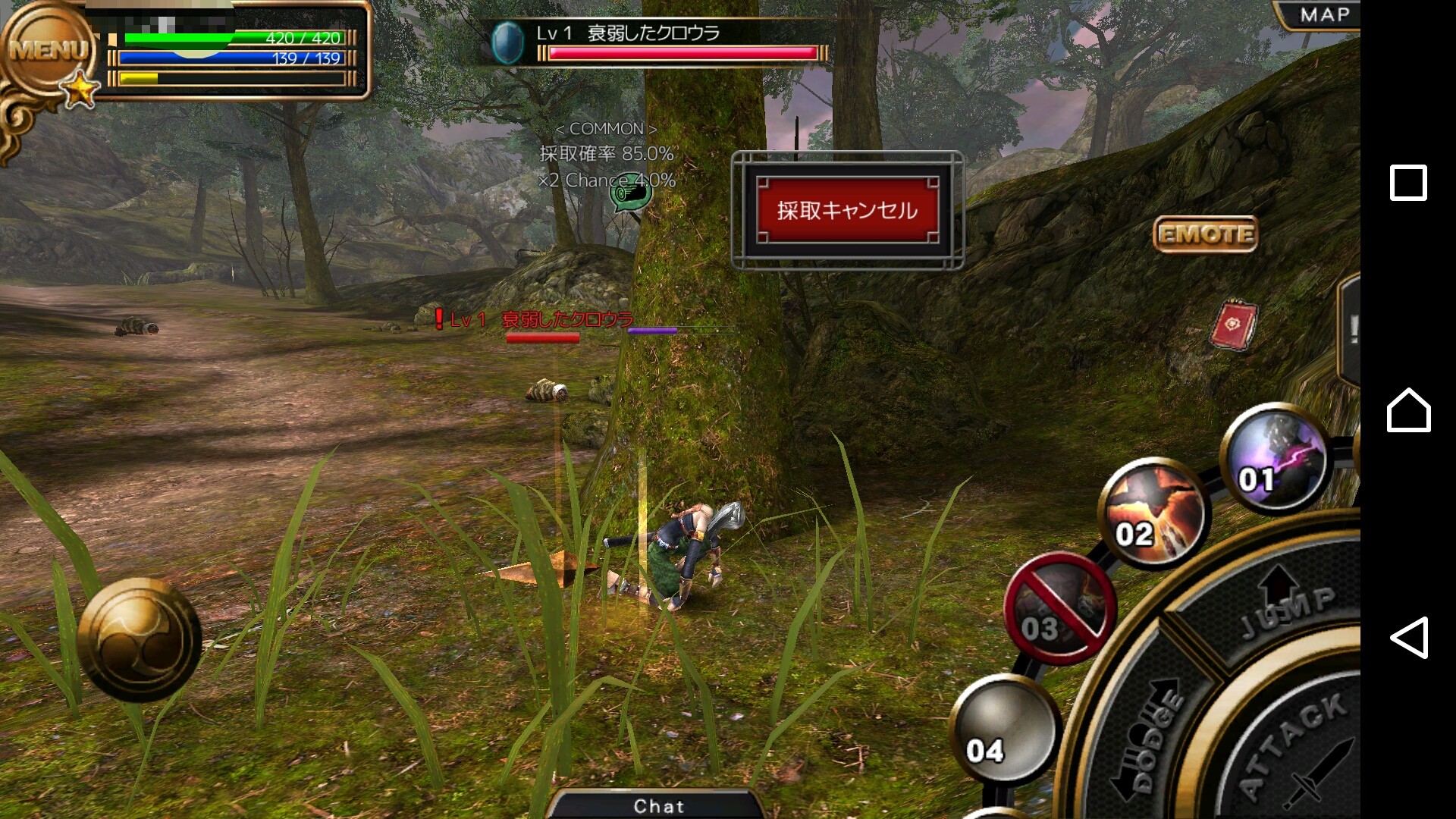Tap the Android home button
This screenshot has height=819, width=1456.
coord(1408,410)
